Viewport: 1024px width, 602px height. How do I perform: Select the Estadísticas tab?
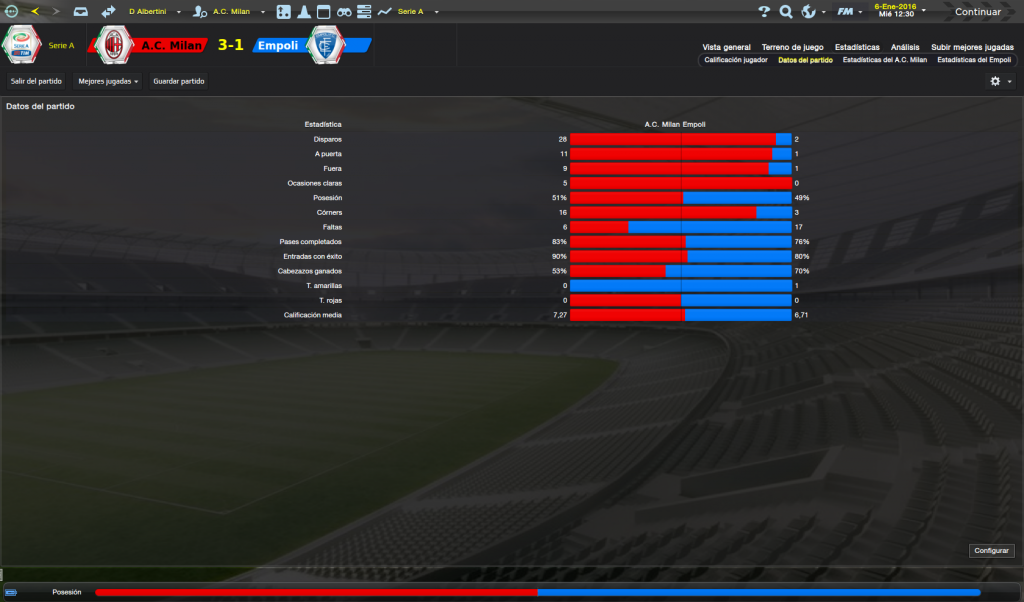click(x=857, y=47)
